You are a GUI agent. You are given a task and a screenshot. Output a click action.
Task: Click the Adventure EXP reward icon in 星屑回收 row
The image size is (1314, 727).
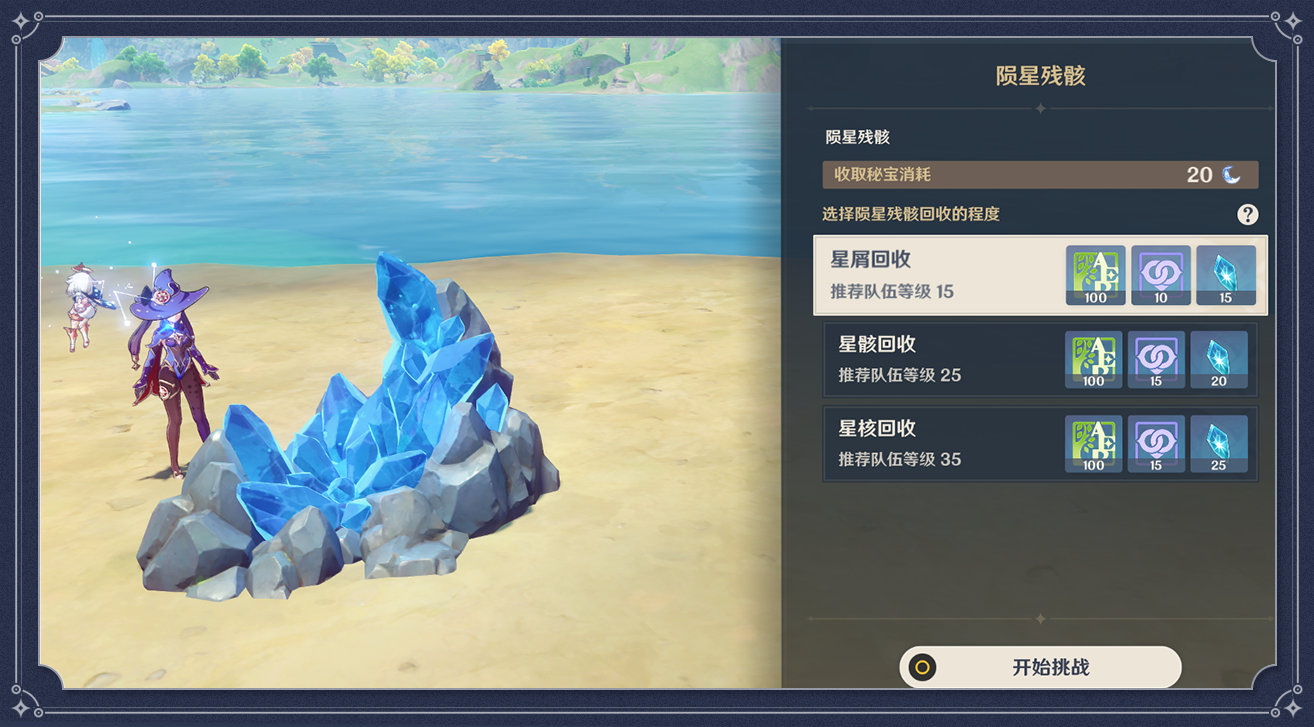pyautogui.click(x=1095, y=274)
